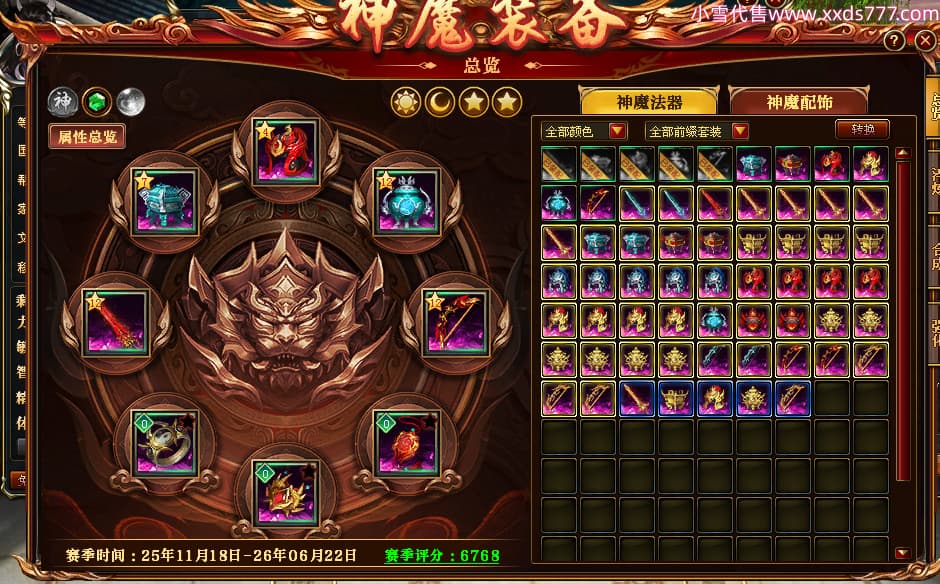Screen dimensions: 940x584
Task: Click the 赛季评分 season score link
Action: (x=441, y=555)
